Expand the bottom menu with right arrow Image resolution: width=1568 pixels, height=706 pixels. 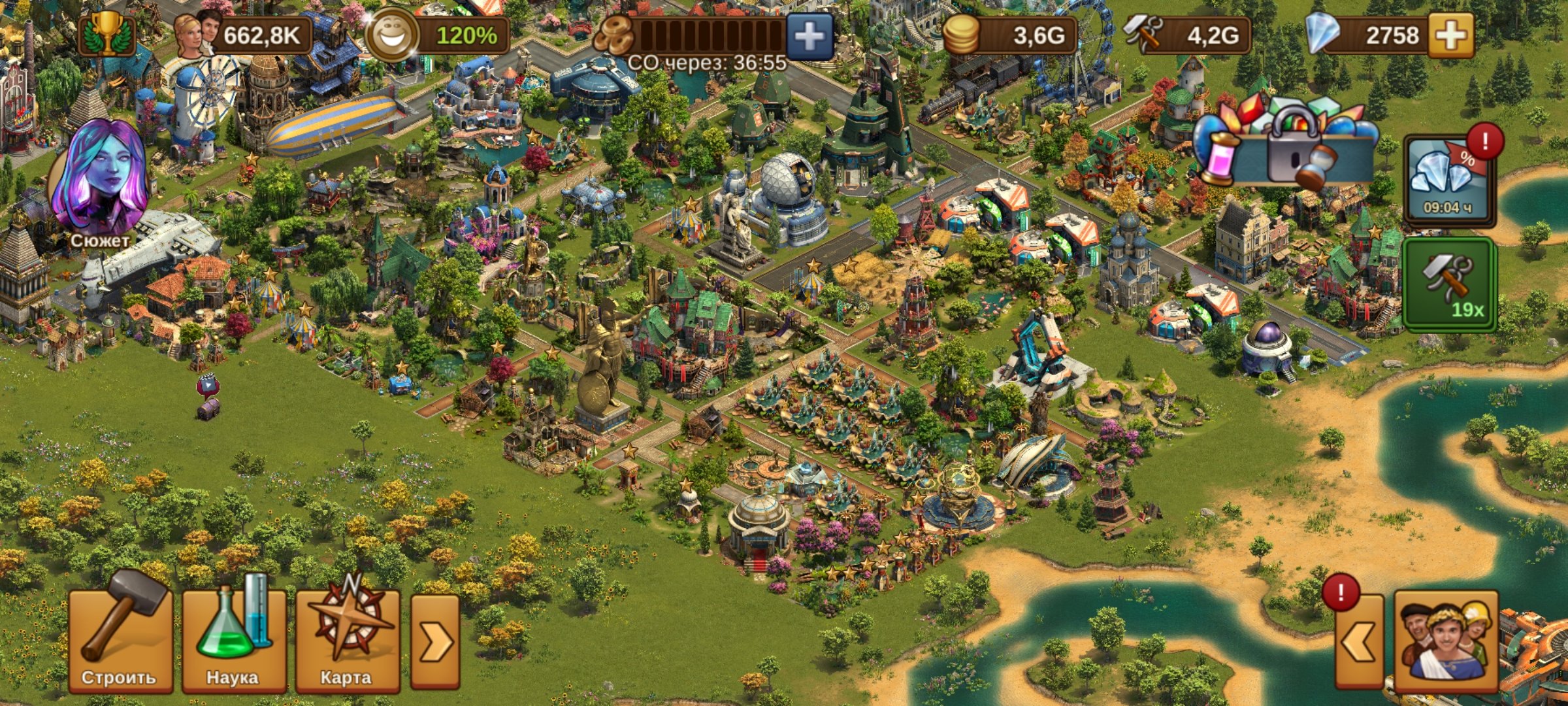click(x=434, y=642)
